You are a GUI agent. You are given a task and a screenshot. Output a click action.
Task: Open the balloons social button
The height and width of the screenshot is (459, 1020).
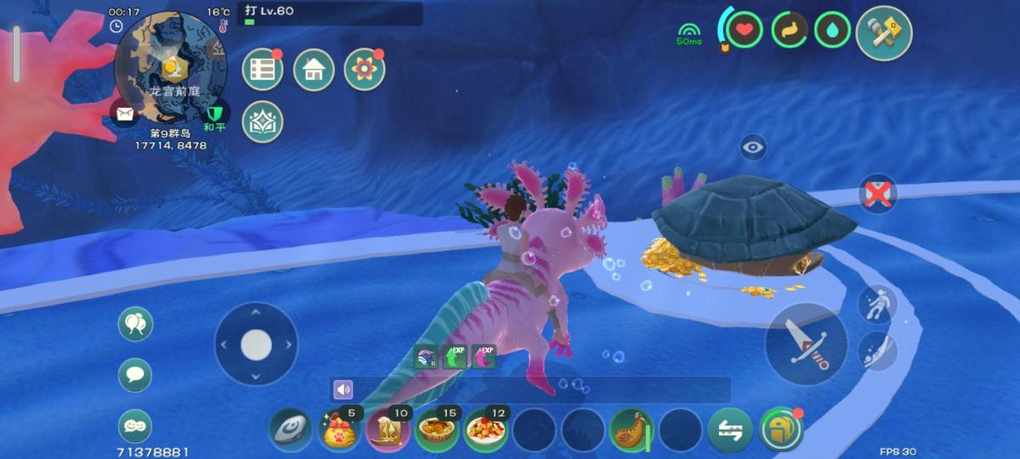coord(135,324)
